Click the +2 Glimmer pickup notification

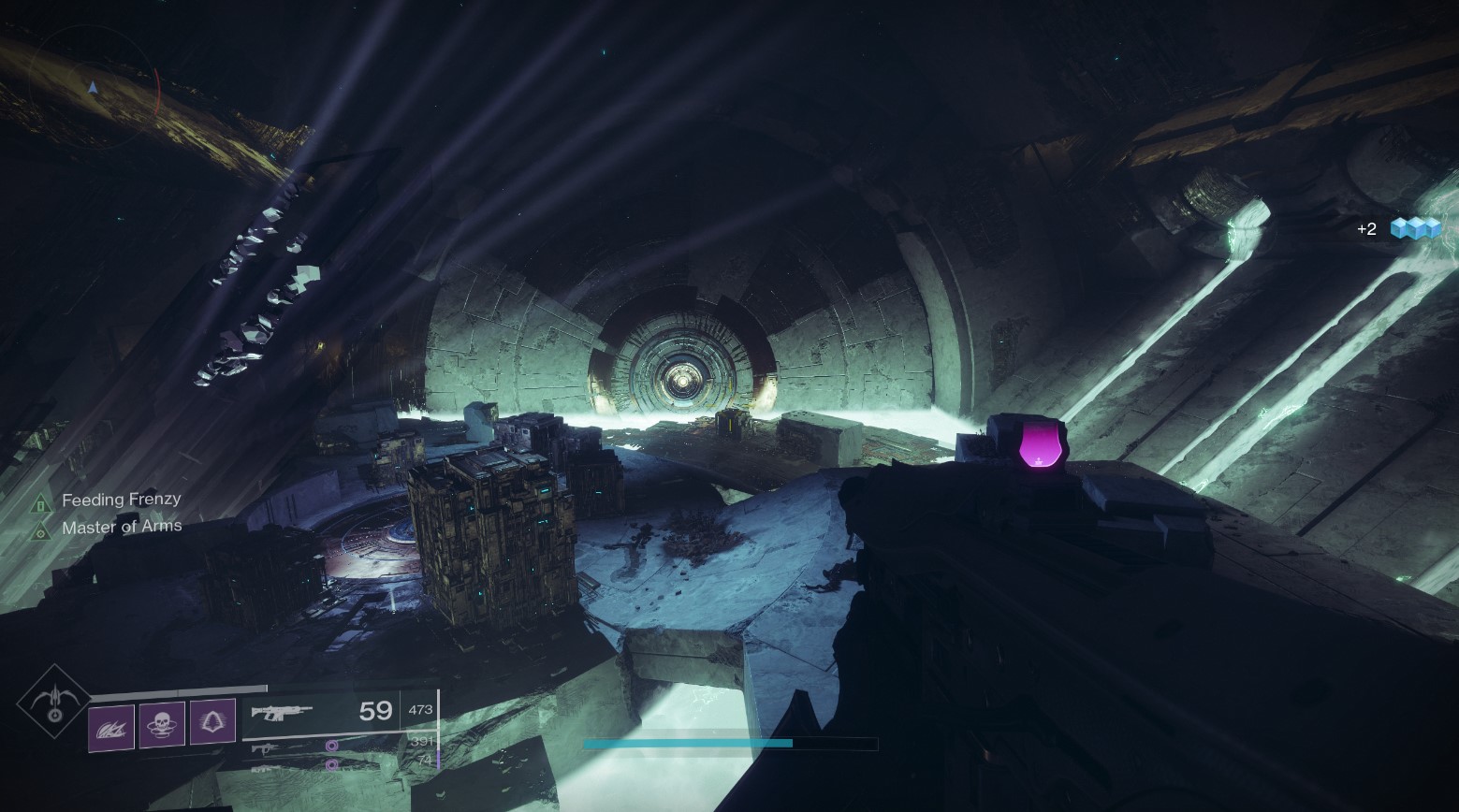[x=1365, y=227]
